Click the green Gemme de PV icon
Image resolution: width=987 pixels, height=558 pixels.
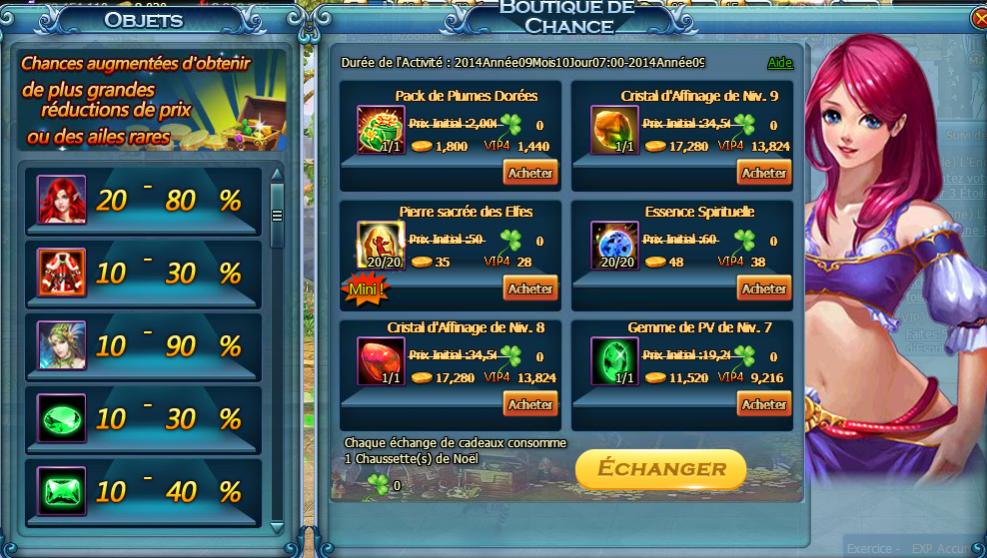pyautogui.click(x=615, y=361)
